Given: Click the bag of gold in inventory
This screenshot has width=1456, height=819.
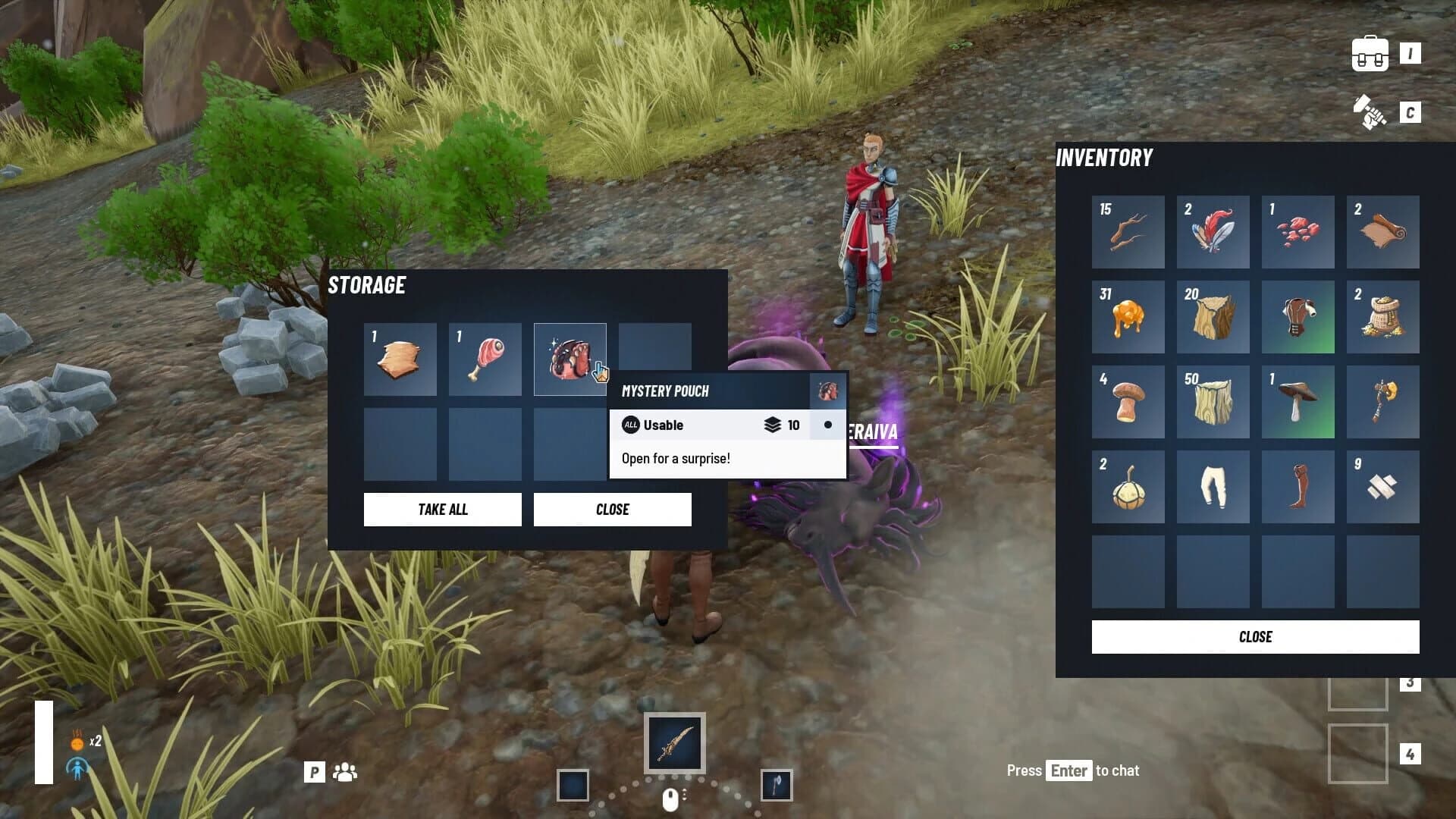Looking at the screenshot, I should 1382,317.
